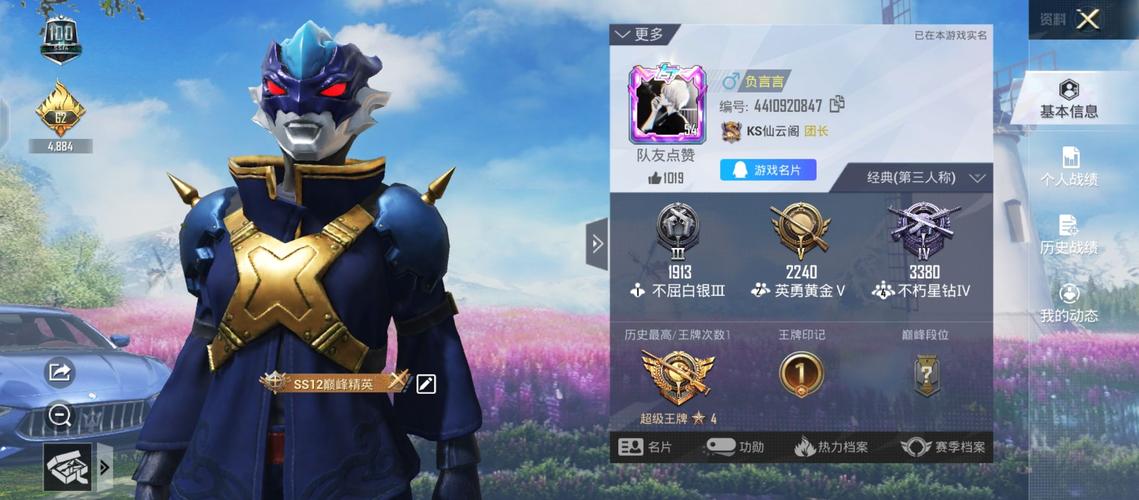Give a like with the thumbs-up icon
Viewport: 1139px width, 500px height.
coord(655,178)
